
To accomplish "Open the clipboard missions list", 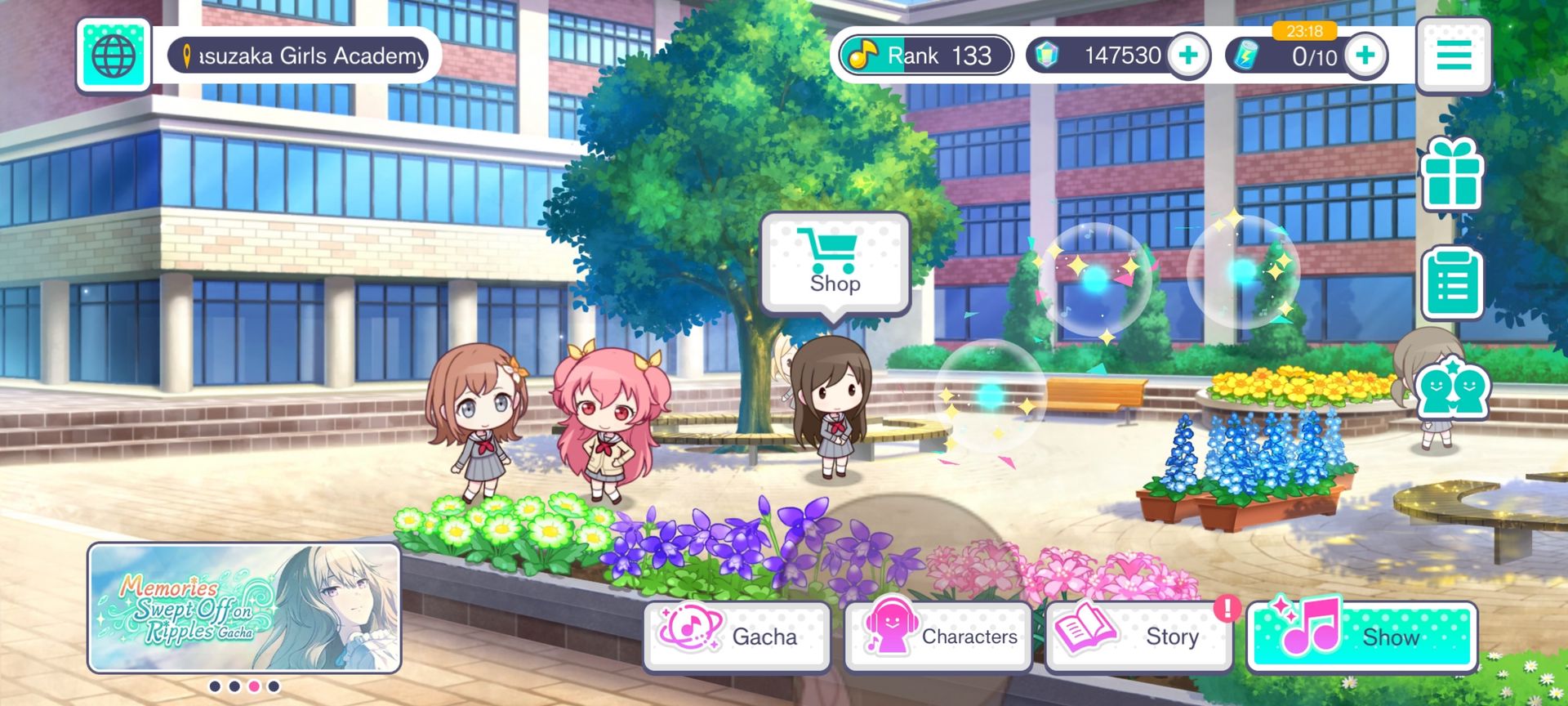I will point(1452,283).
